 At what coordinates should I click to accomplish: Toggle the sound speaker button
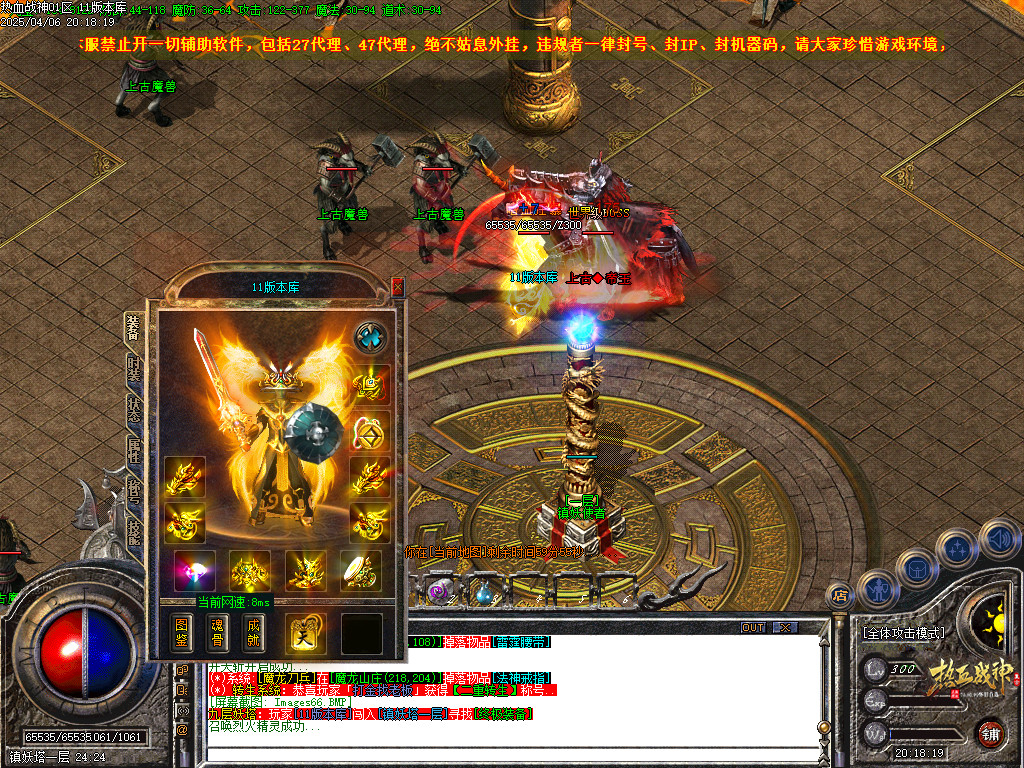(x=998, y=538)
